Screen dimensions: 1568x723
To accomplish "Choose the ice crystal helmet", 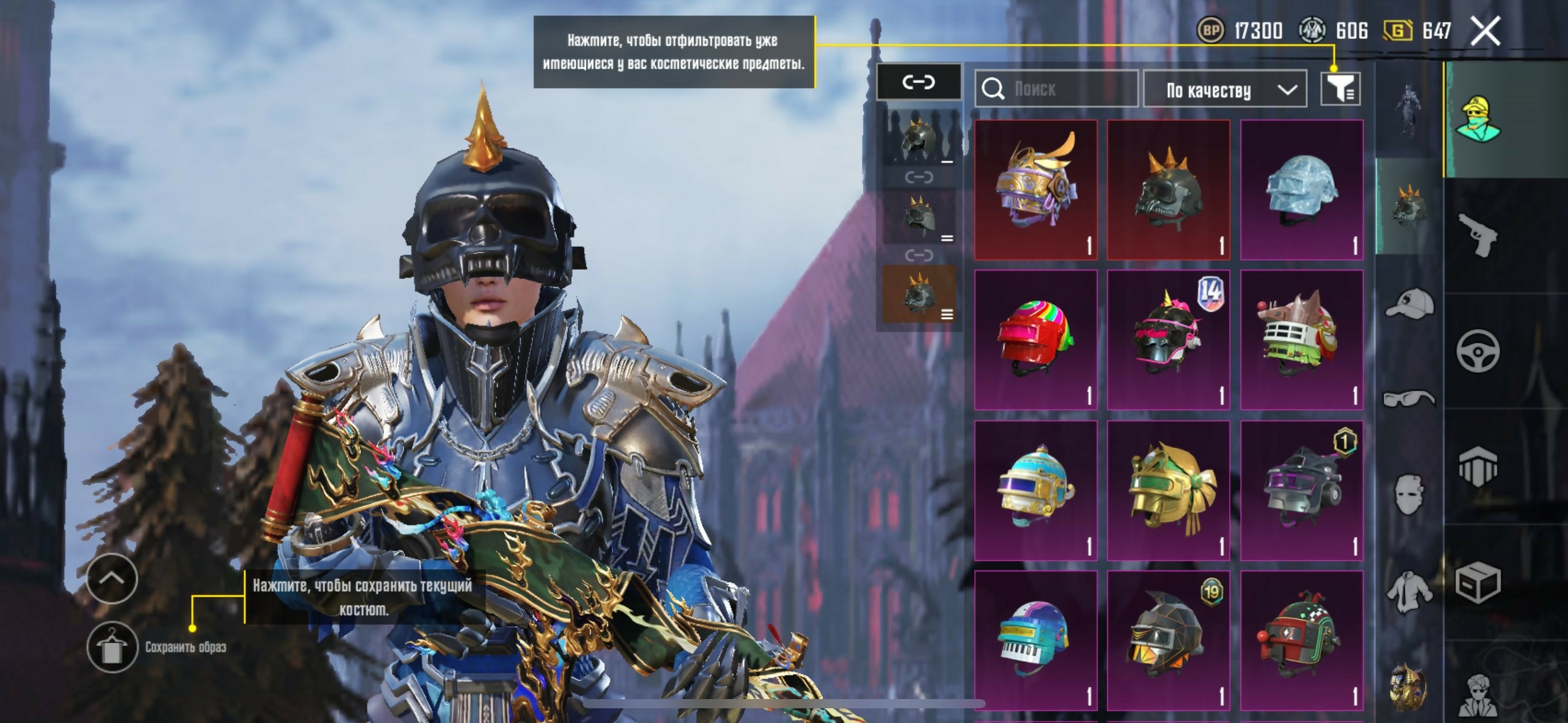I will pyautogui.click(x=1301, y=189).
